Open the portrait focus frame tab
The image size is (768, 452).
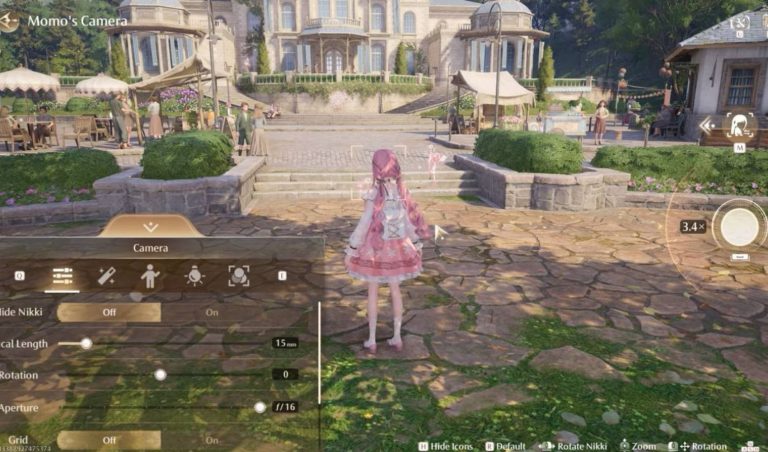click(x=238, y=276)
